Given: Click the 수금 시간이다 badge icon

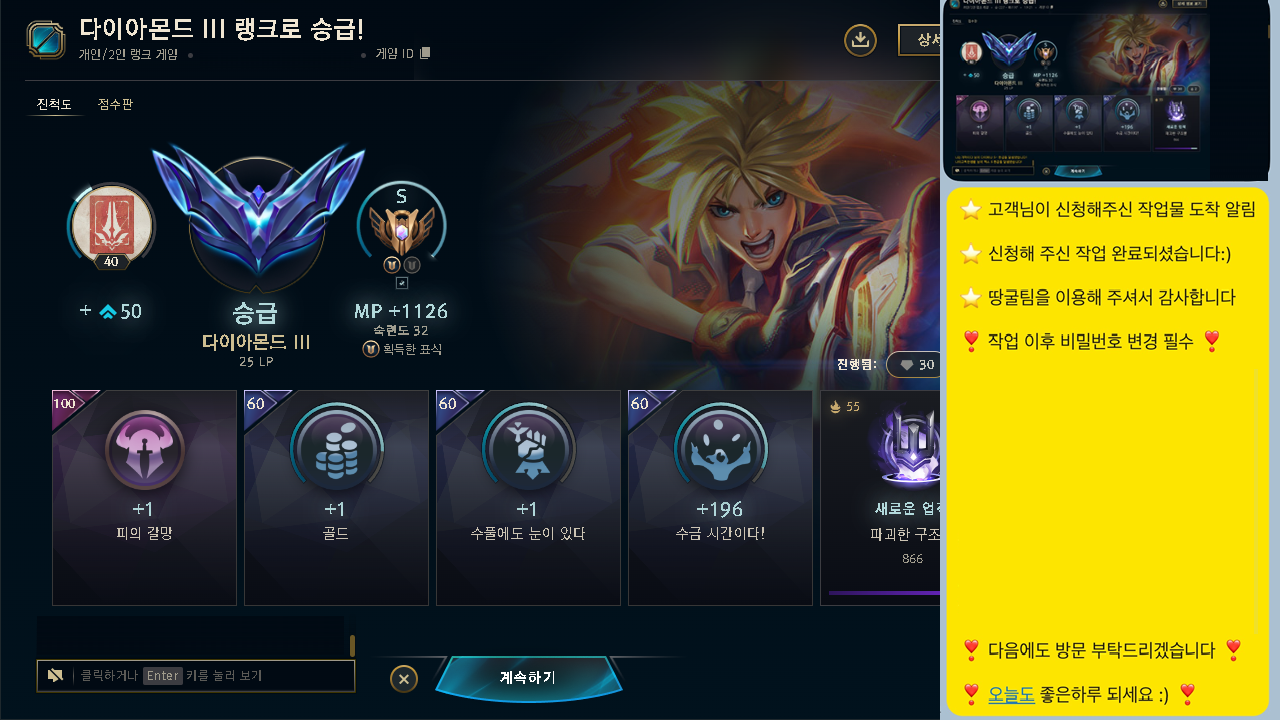Looking at the screenshot, I should tap(720, 450).
